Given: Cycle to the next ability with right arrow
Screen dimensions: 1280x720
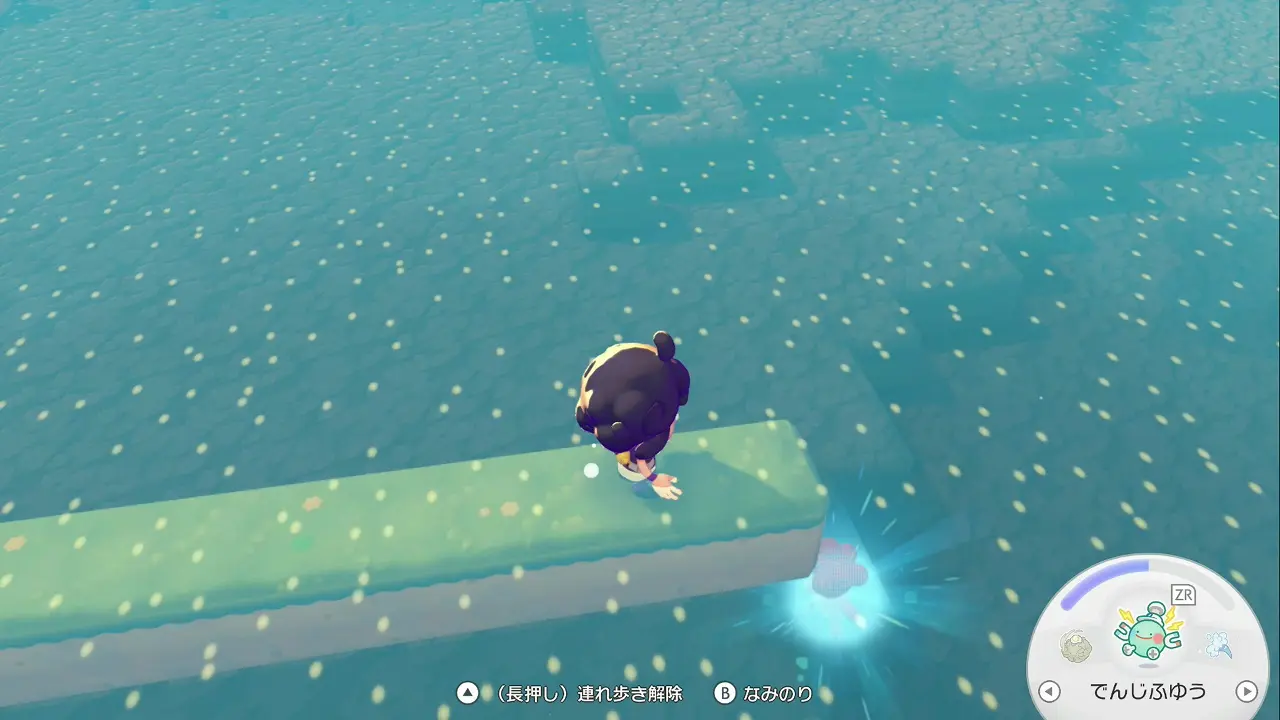Looking at the screenshot, I should click(1246, 691).
